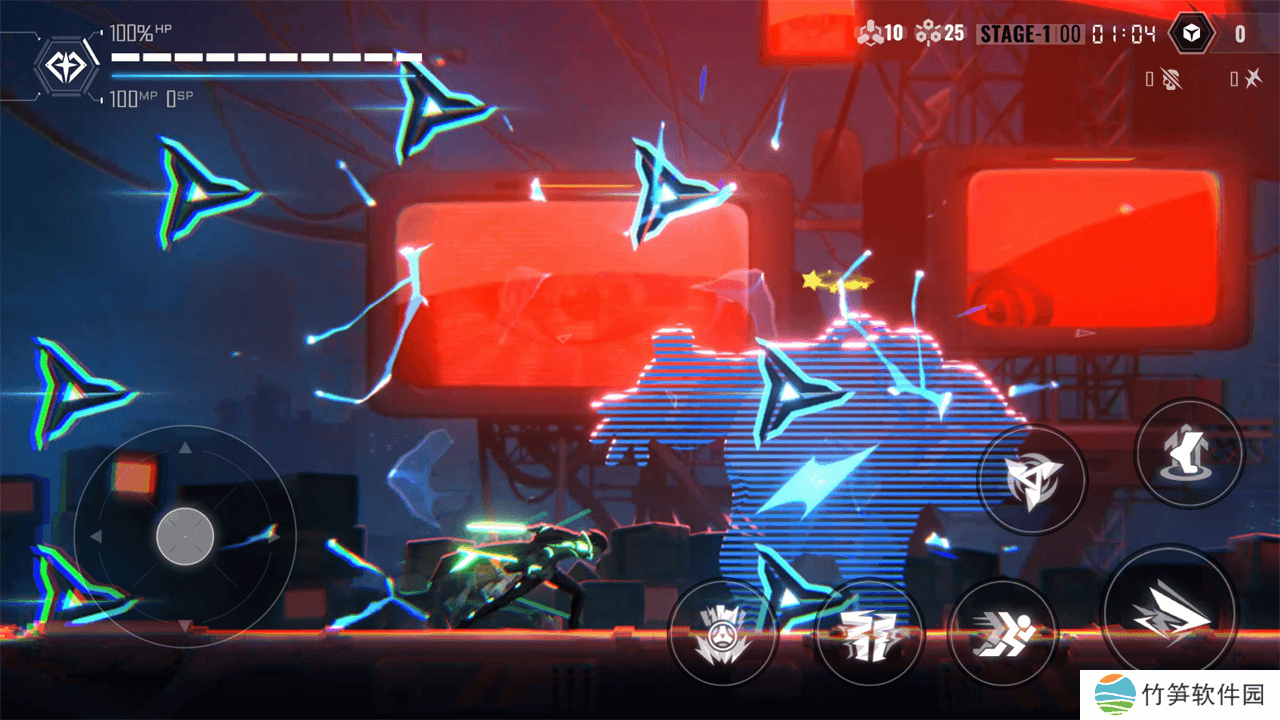Screen dimensions: 1280x720
Task: Tap the jump button with up arrows
Action: pyautogui.click(x=1189, y=452)
